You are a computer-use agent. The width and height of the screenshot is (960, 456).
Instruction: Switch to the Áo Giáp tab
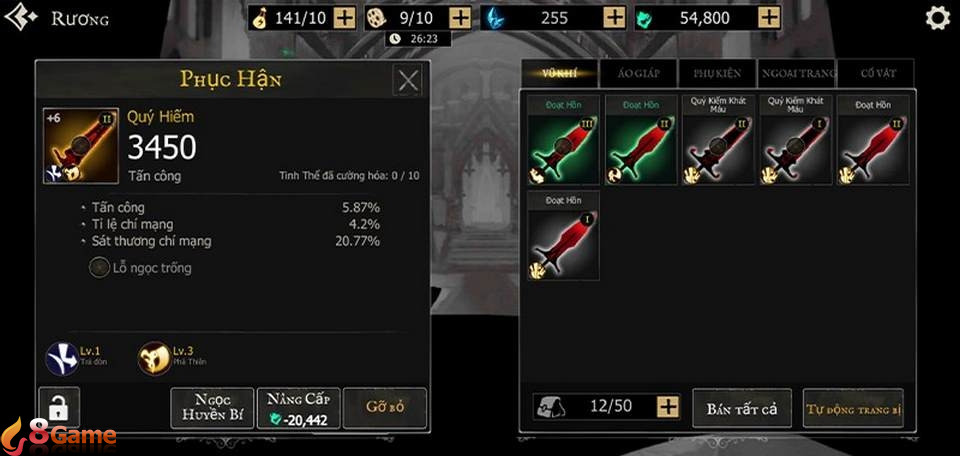click(x=637, y=72)
